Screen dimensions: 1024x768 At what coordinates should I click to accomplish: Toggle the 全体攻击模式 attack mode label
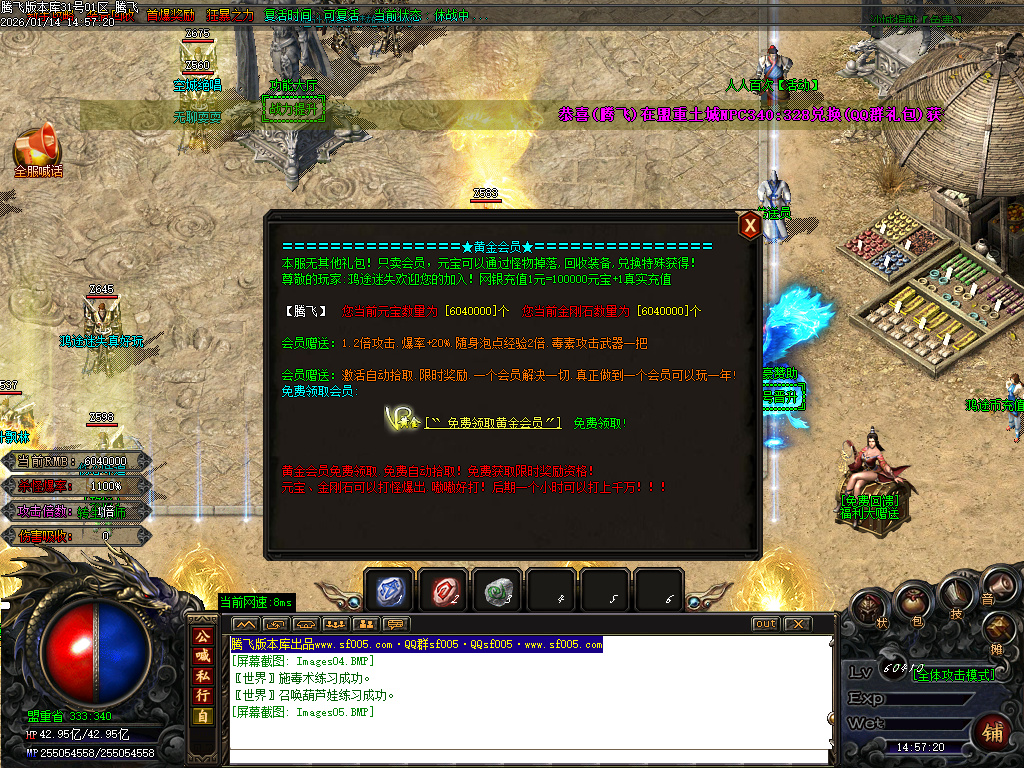coord(954,676)
